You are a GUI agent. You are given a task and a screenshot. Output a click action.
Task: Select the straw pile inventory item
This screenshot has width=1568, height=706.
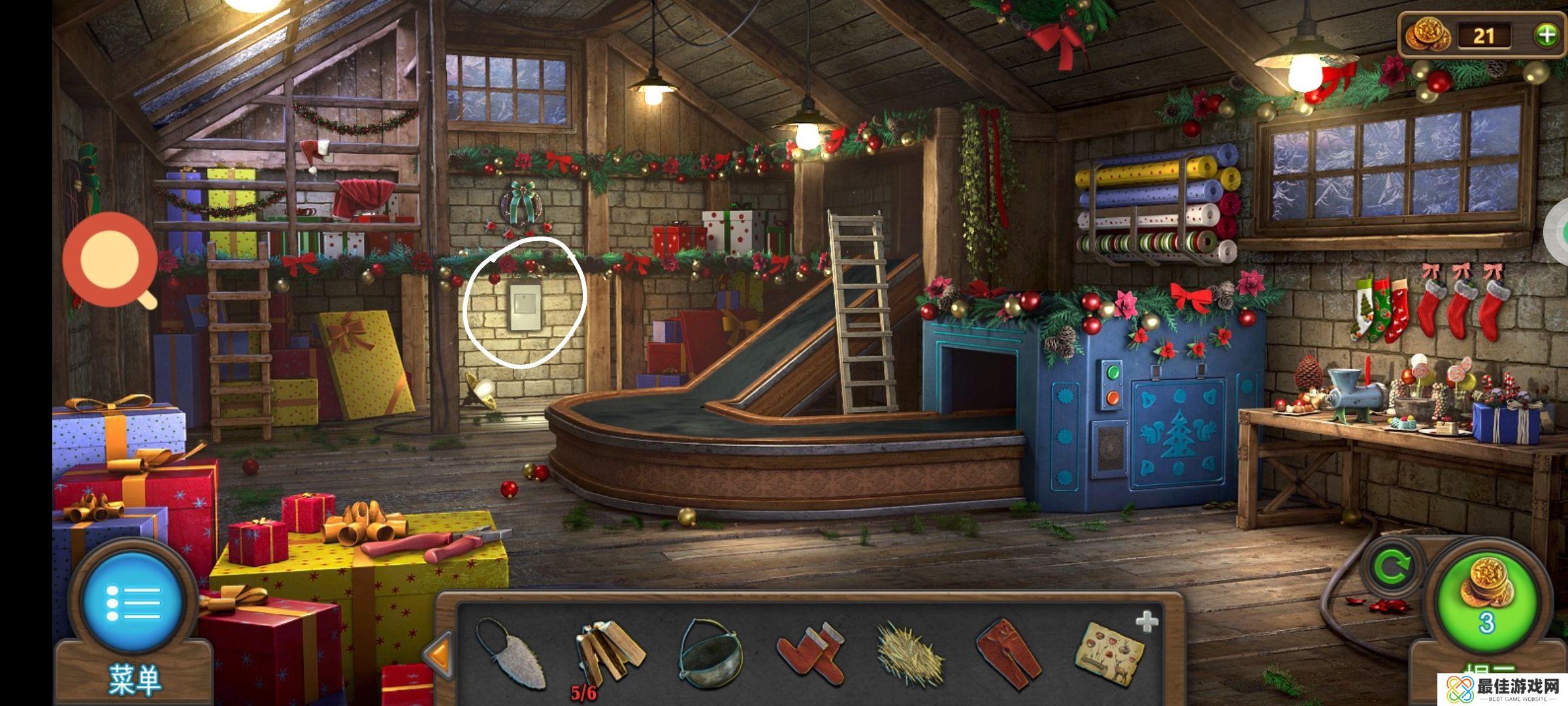pyautogui.click(x=909, y=655)
